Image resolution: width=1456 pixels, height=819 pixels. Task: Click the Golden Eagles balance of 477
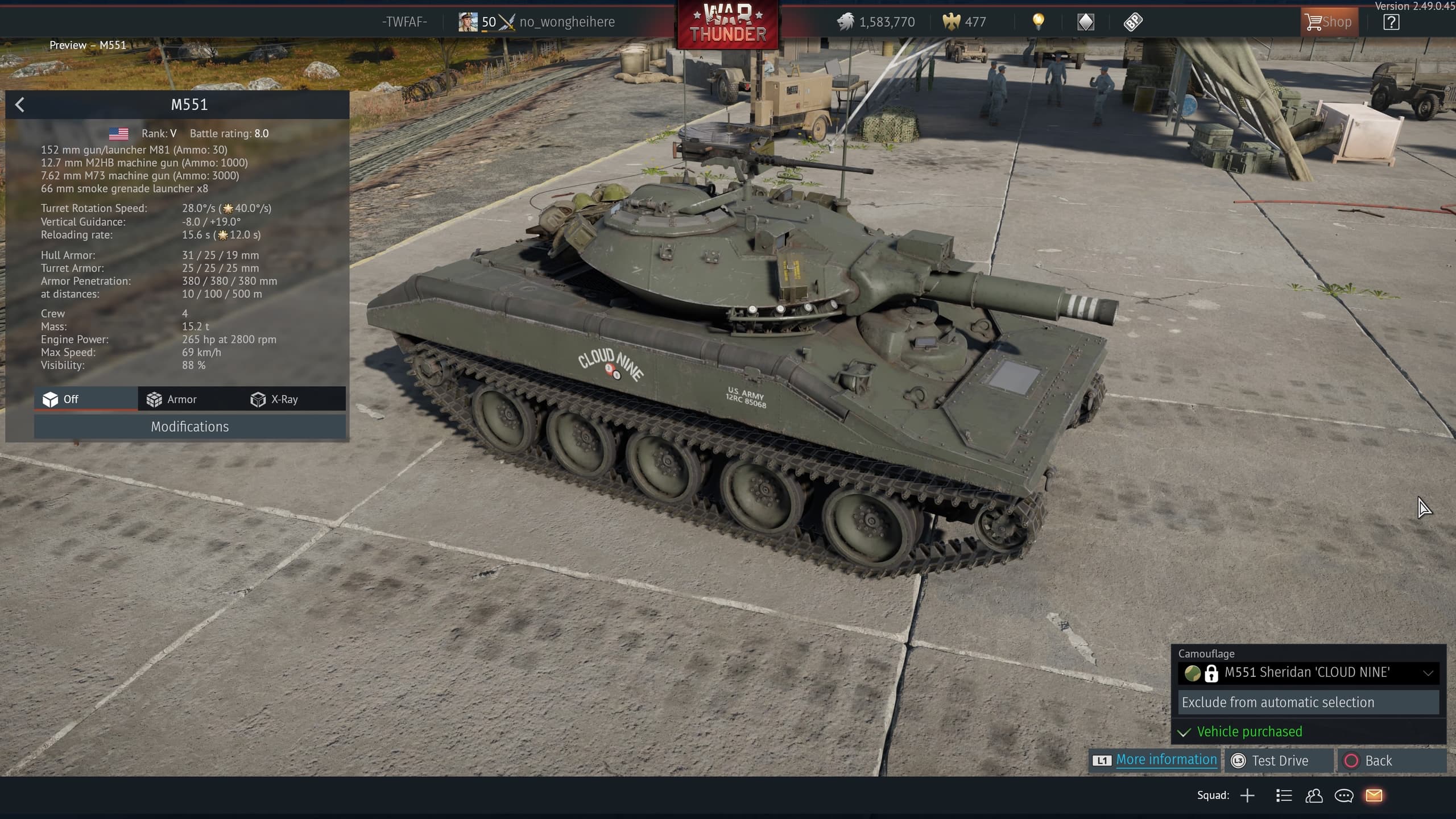(965, 22)
